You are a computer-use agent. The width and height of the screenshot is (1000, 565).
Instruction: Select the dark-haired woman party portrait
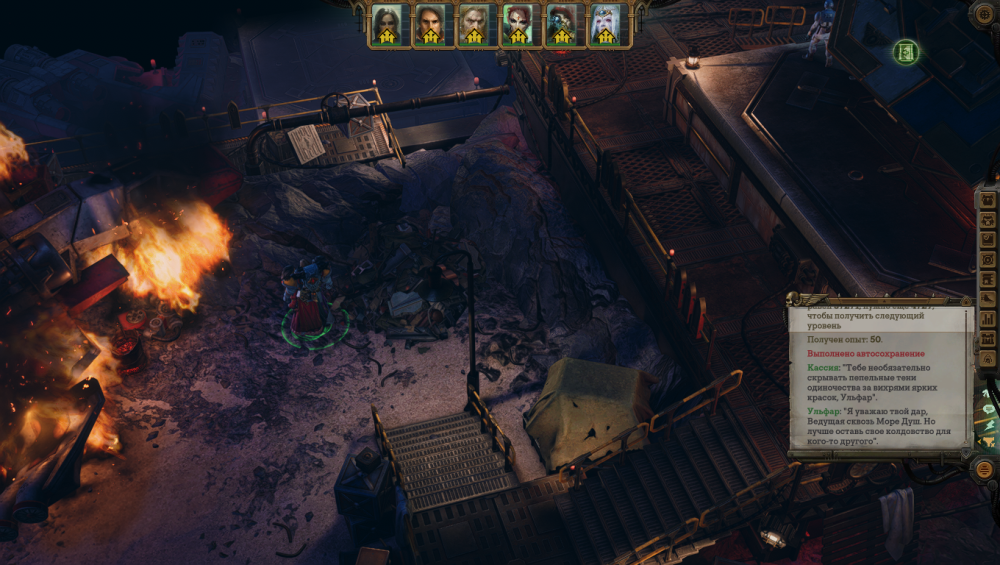pyautogui.click(x=386, y=23)
